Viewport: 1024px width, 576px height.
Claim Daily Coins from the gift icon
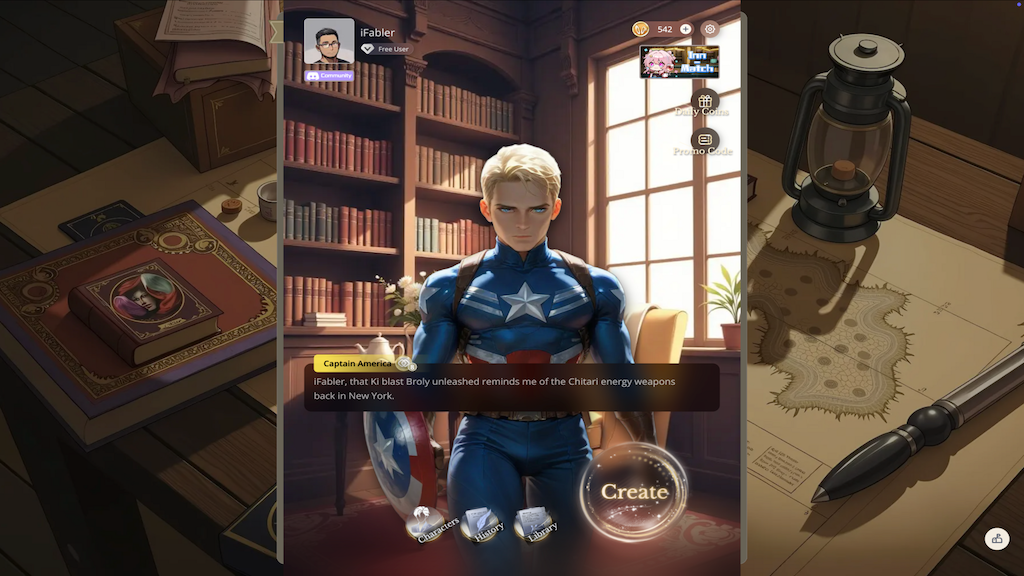click(705, 102)
